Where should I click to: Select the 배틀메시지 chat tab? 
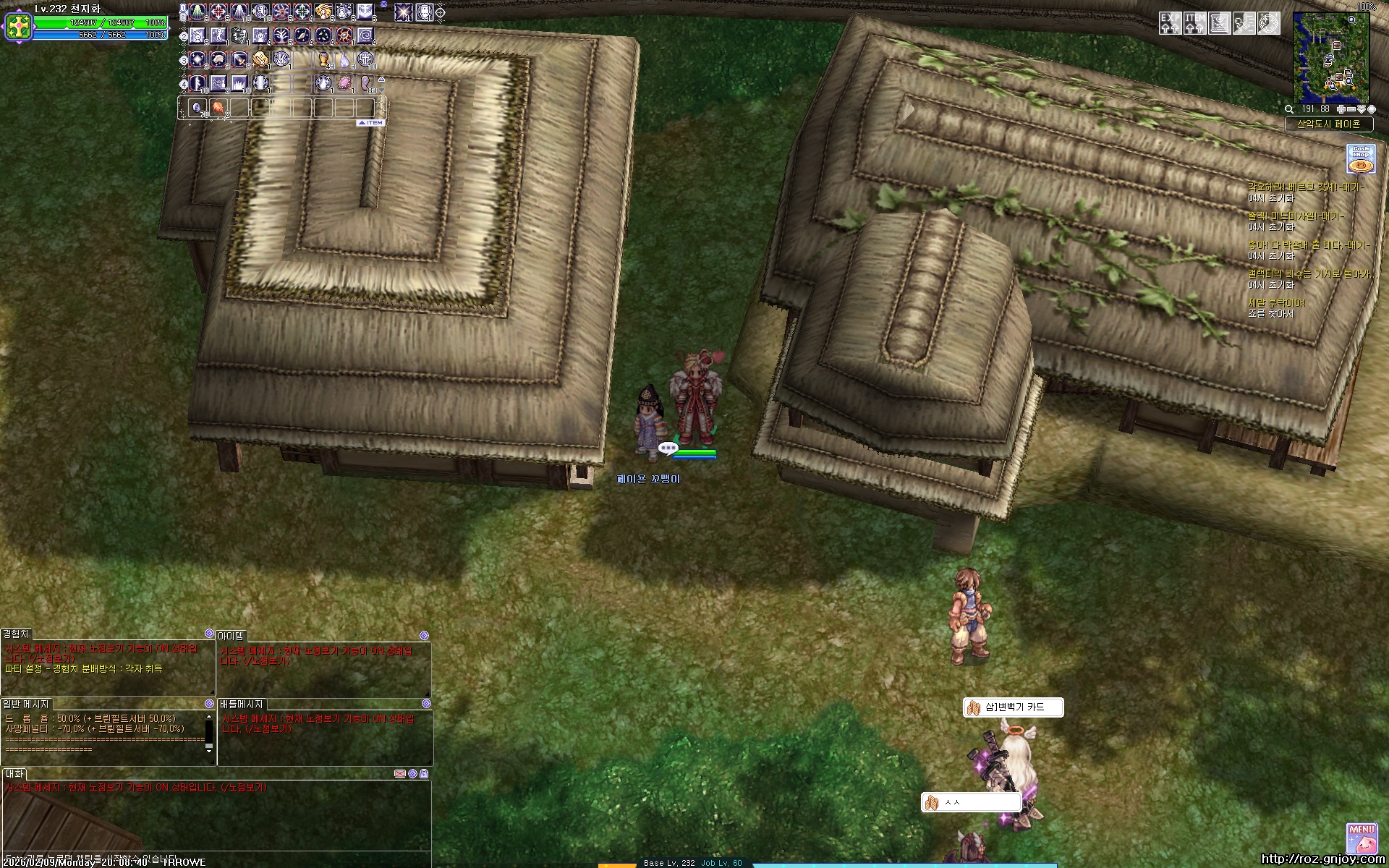tap(242, 704)
